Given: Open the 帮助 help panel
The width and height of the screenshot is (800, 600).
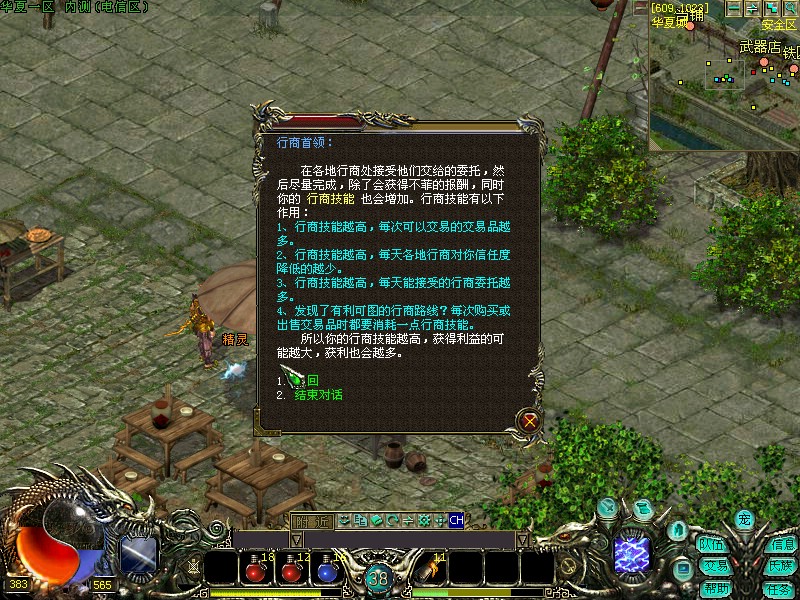Looking at the screenshot, I should (714, 587).
